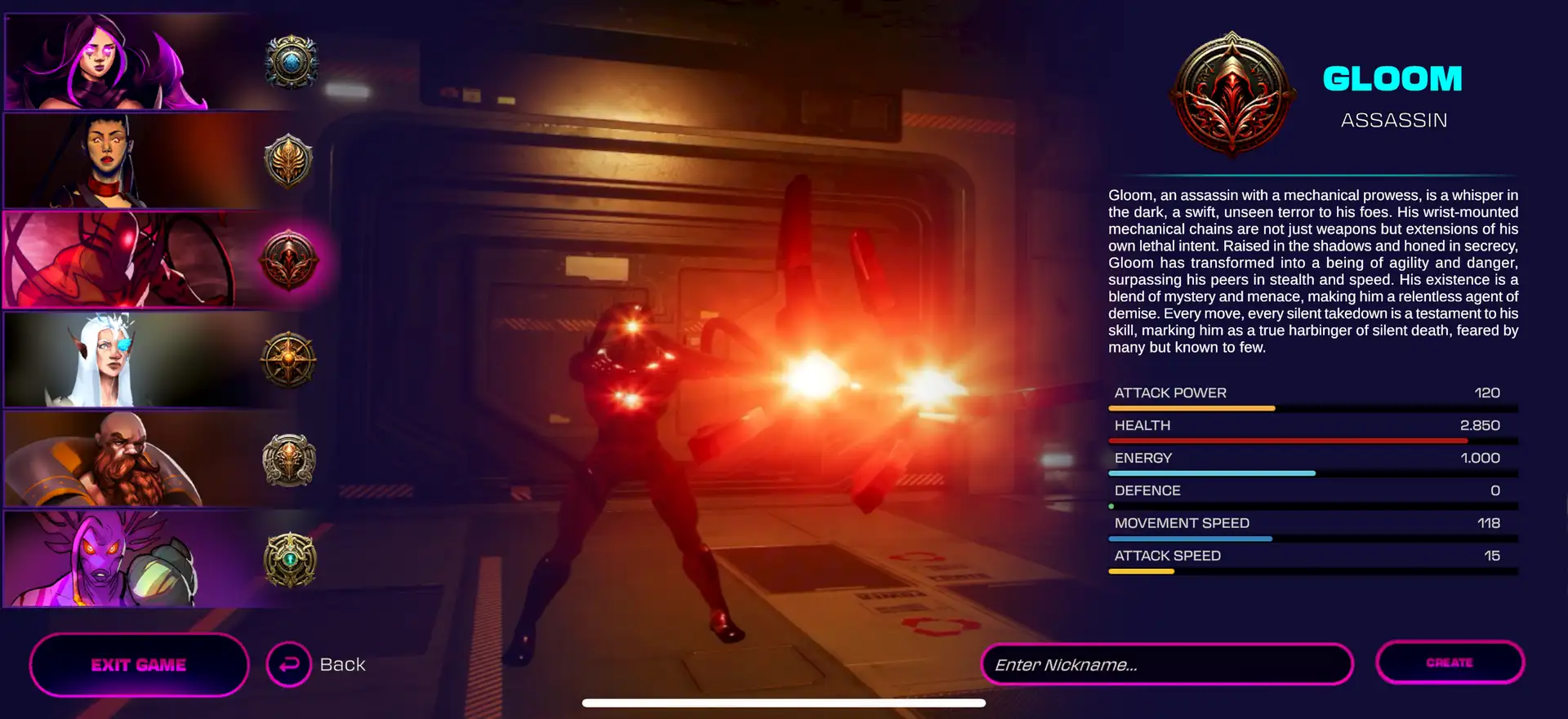
Task: Pick the white-haired elf character portrait
Action: [x=147, y=360]
